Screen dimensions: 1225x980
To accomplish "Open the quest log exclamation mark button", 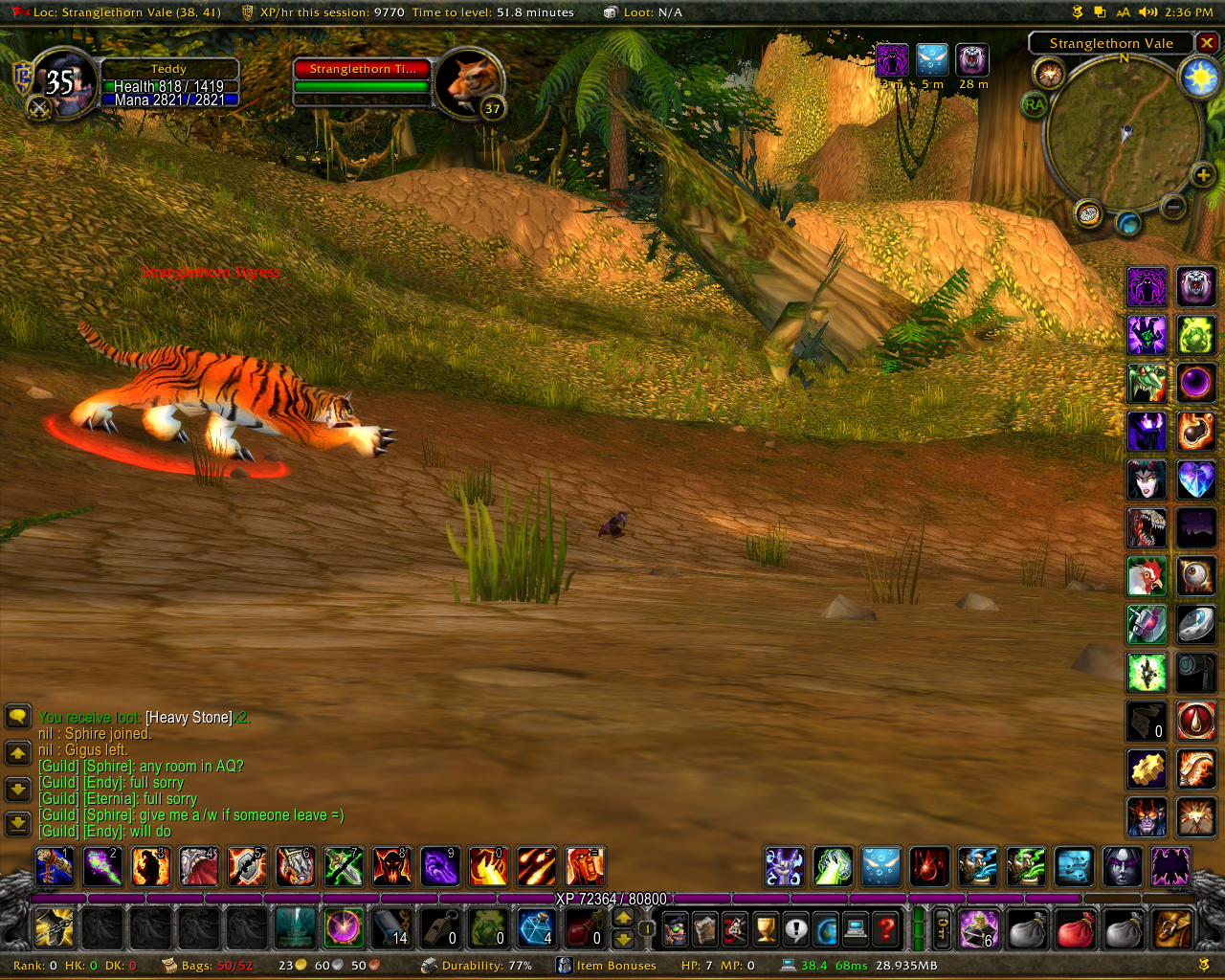I will [x=796, y=928].
